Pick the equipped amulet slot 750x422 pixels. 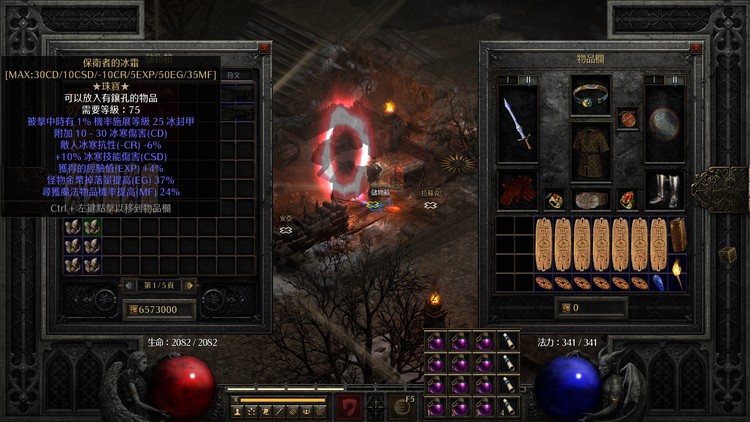[628, 119]
